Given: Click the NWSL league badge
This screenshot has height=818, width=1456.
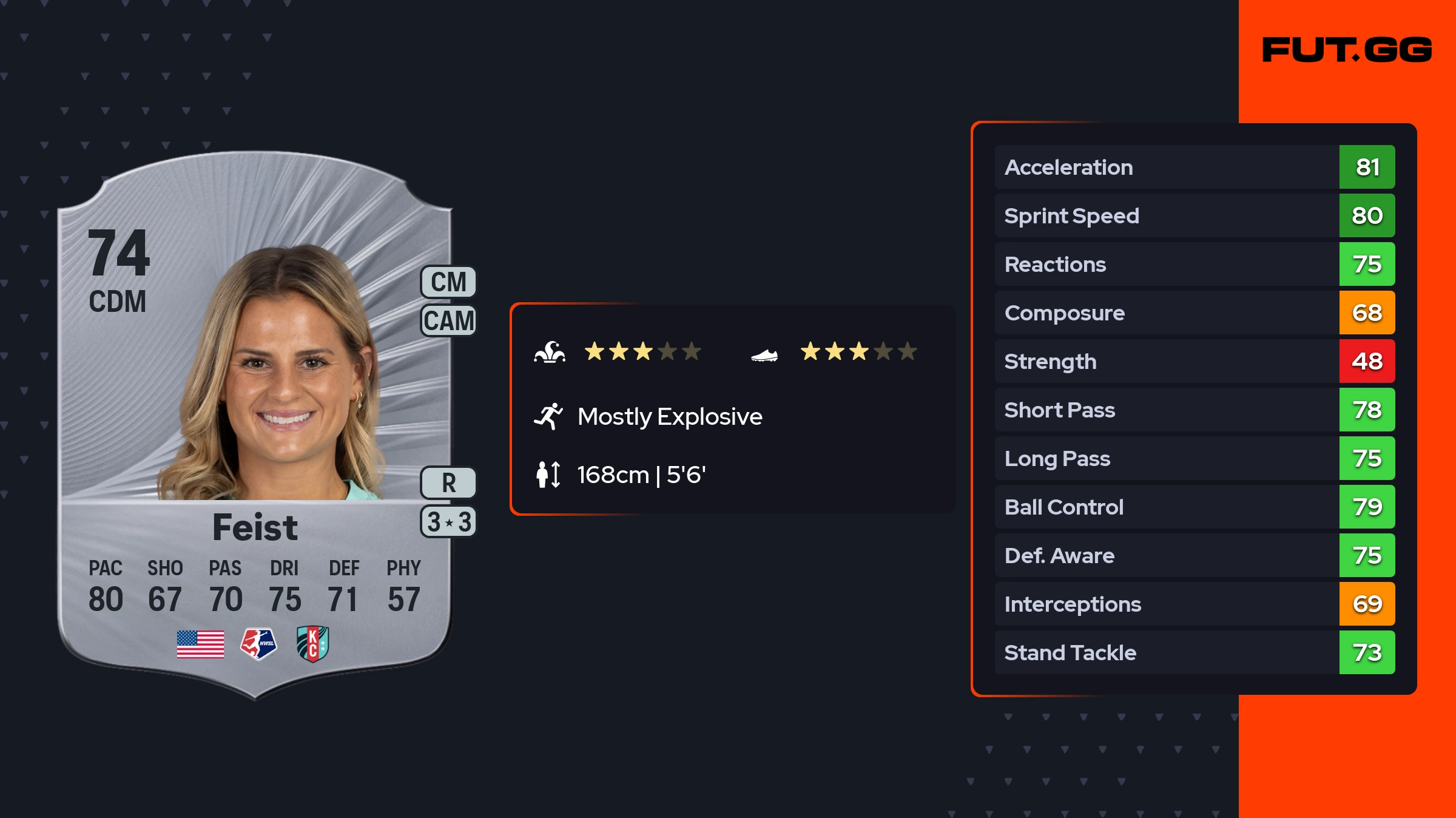Looking at the screenshot, I should tap(258, 644).
